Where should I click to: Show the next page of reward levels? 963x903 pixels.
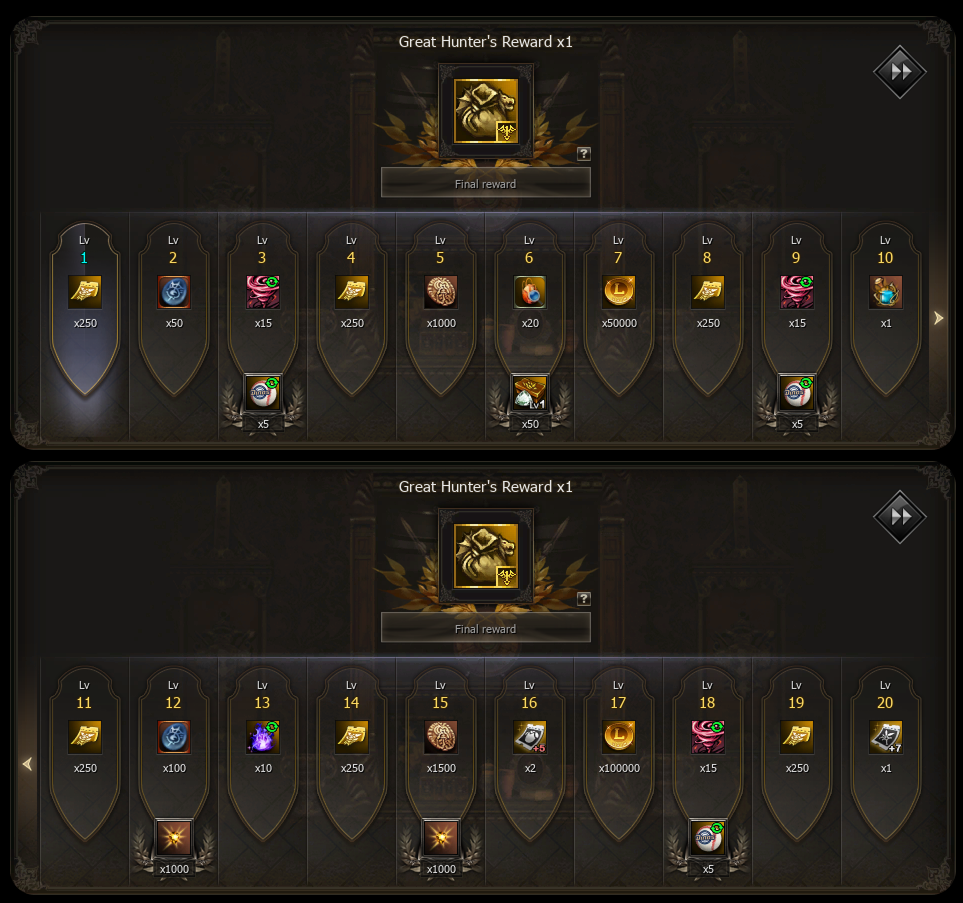937,318
